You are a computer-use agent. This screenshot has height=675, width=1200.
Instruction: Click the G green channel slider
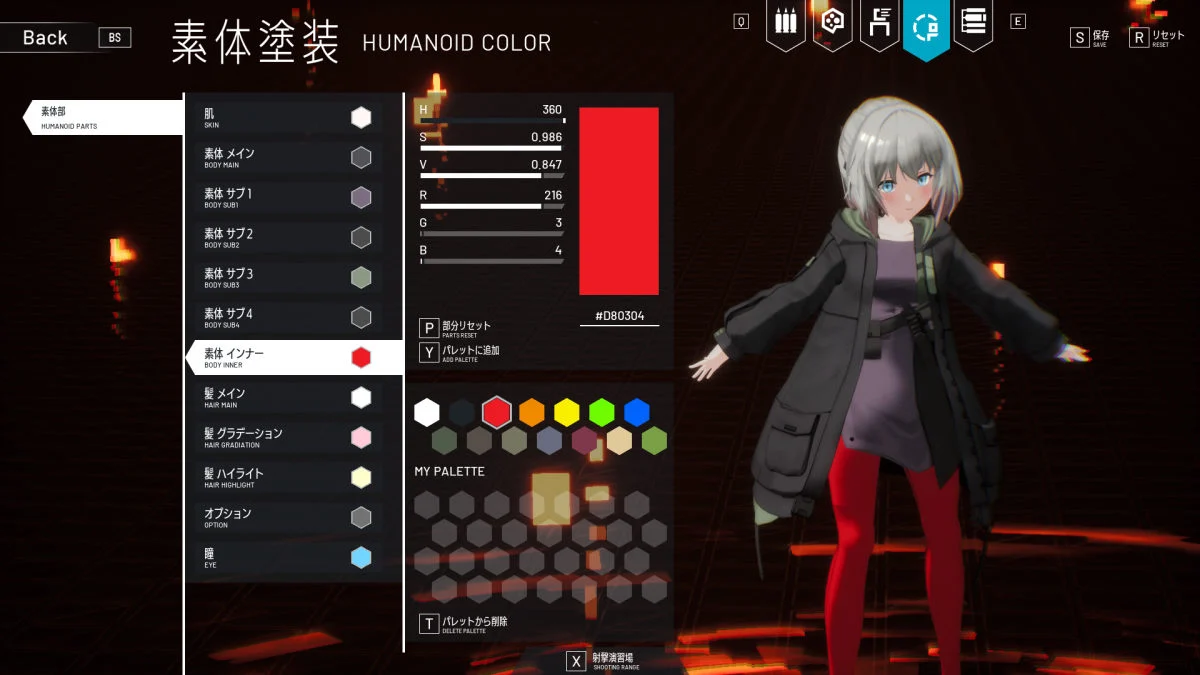point(492,234)
